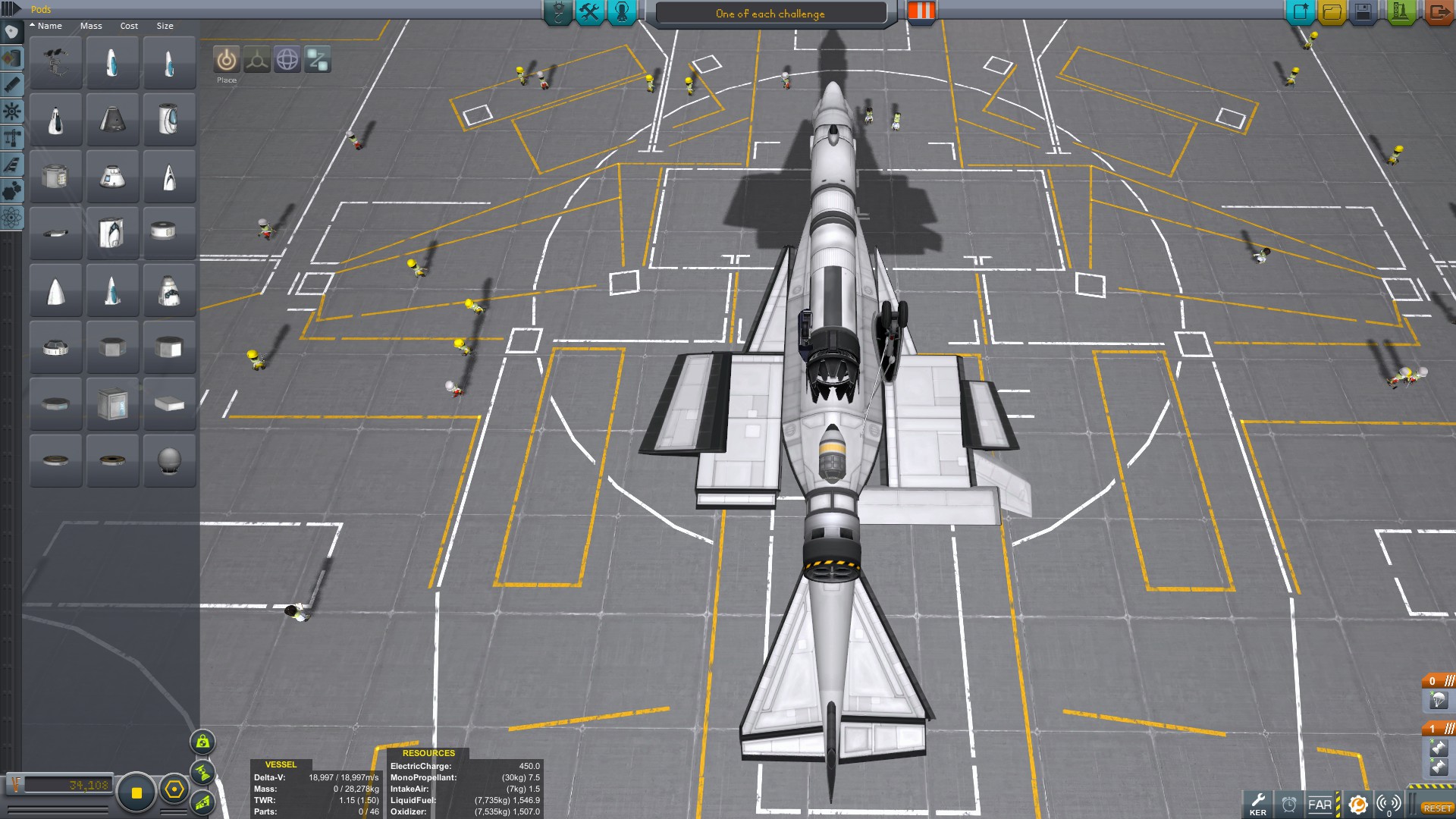Click the vessel name field

tap(770, 14)
